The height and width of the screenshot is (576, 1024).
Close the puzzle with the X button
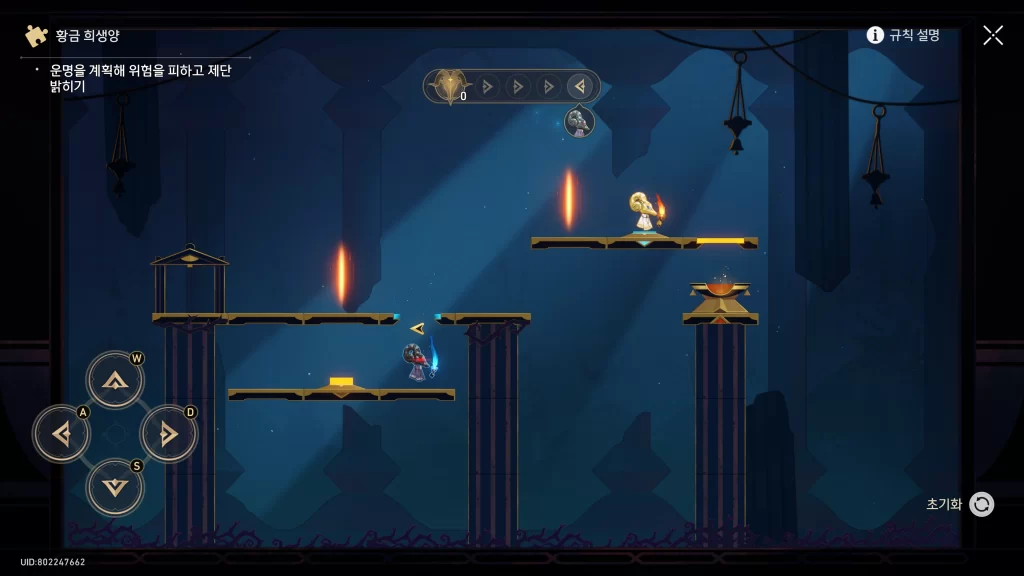click(x=992, y=35)
